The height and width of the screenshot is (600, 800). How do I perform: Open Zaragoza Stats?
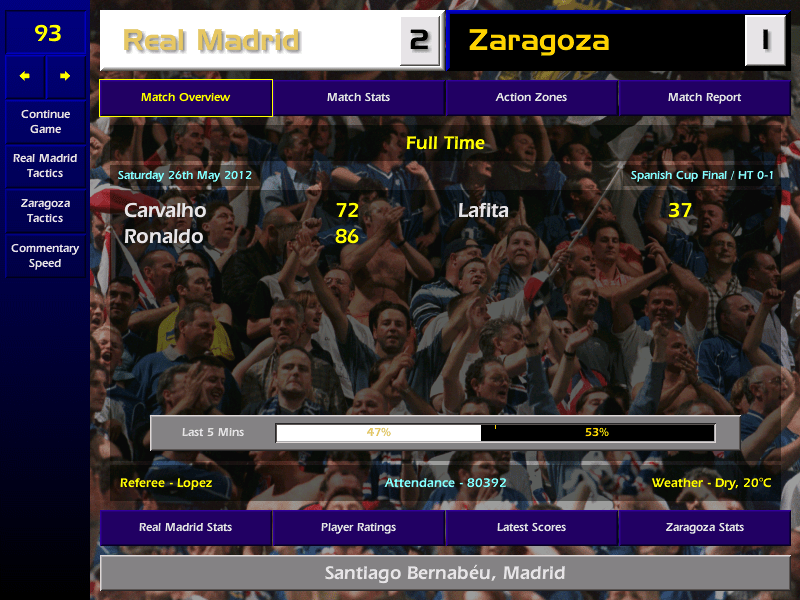(x=704, y=528)
